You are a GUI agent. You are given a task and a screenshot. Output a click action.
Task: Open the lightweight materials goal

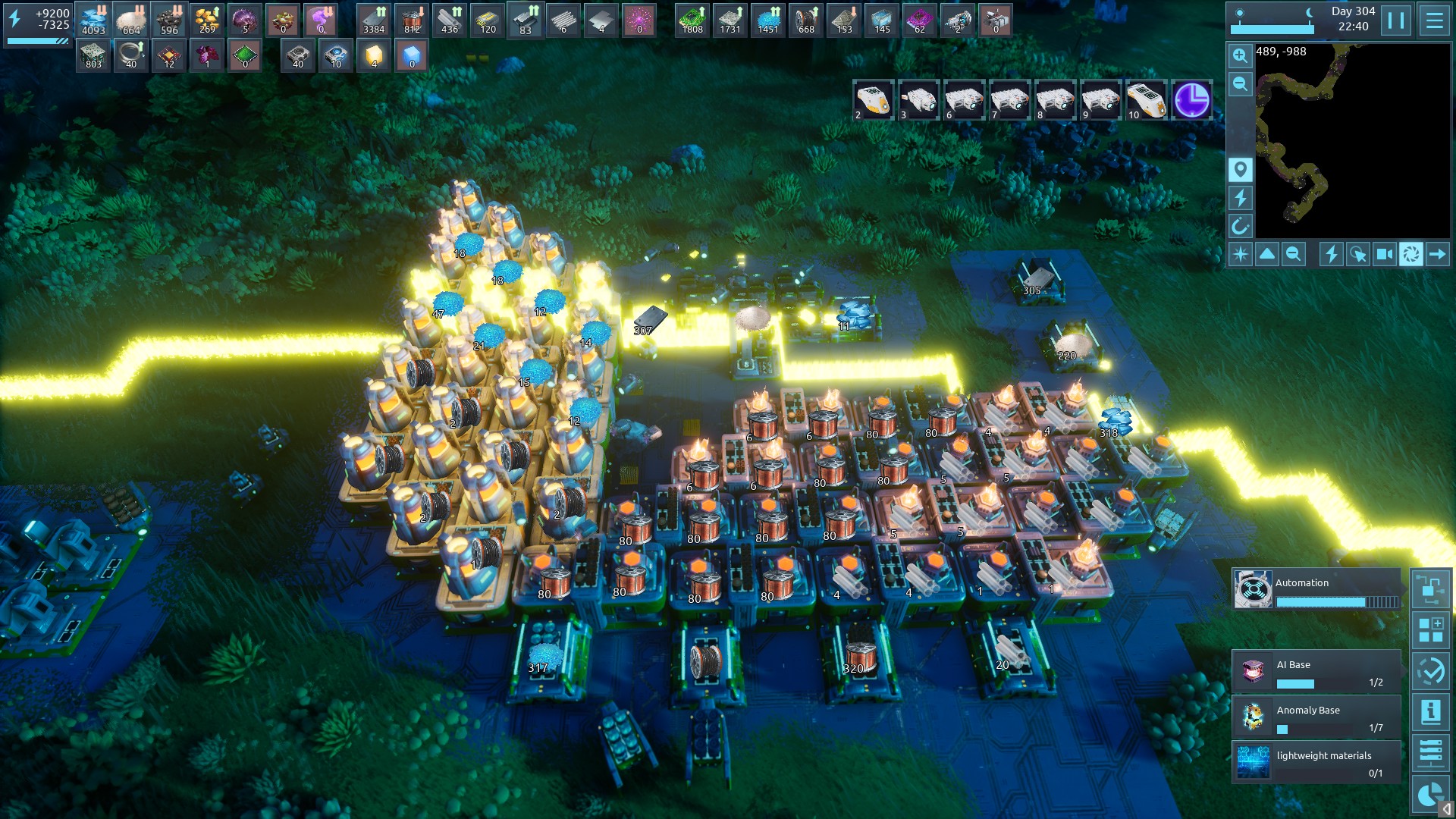pyautogui.click(x=1316, y=763)
